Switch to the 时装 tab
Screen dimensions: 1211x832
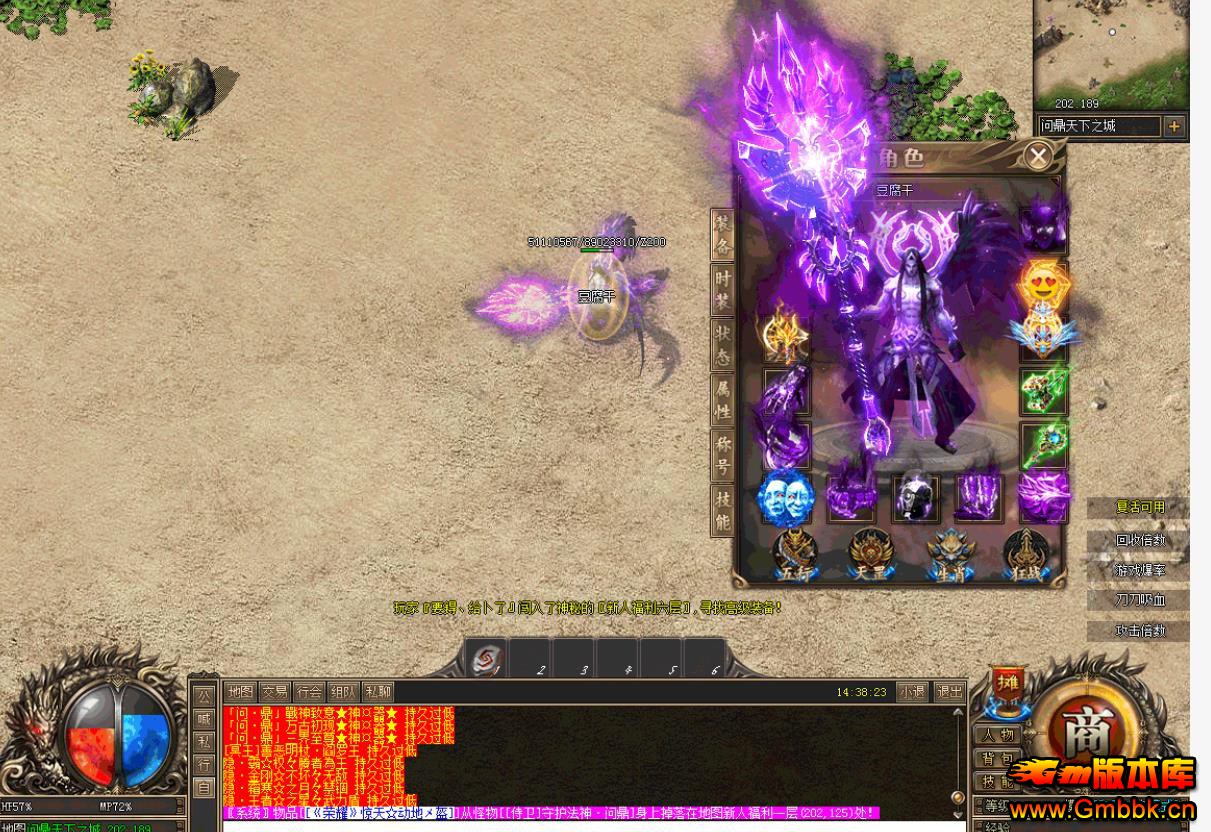coord(722,291)
